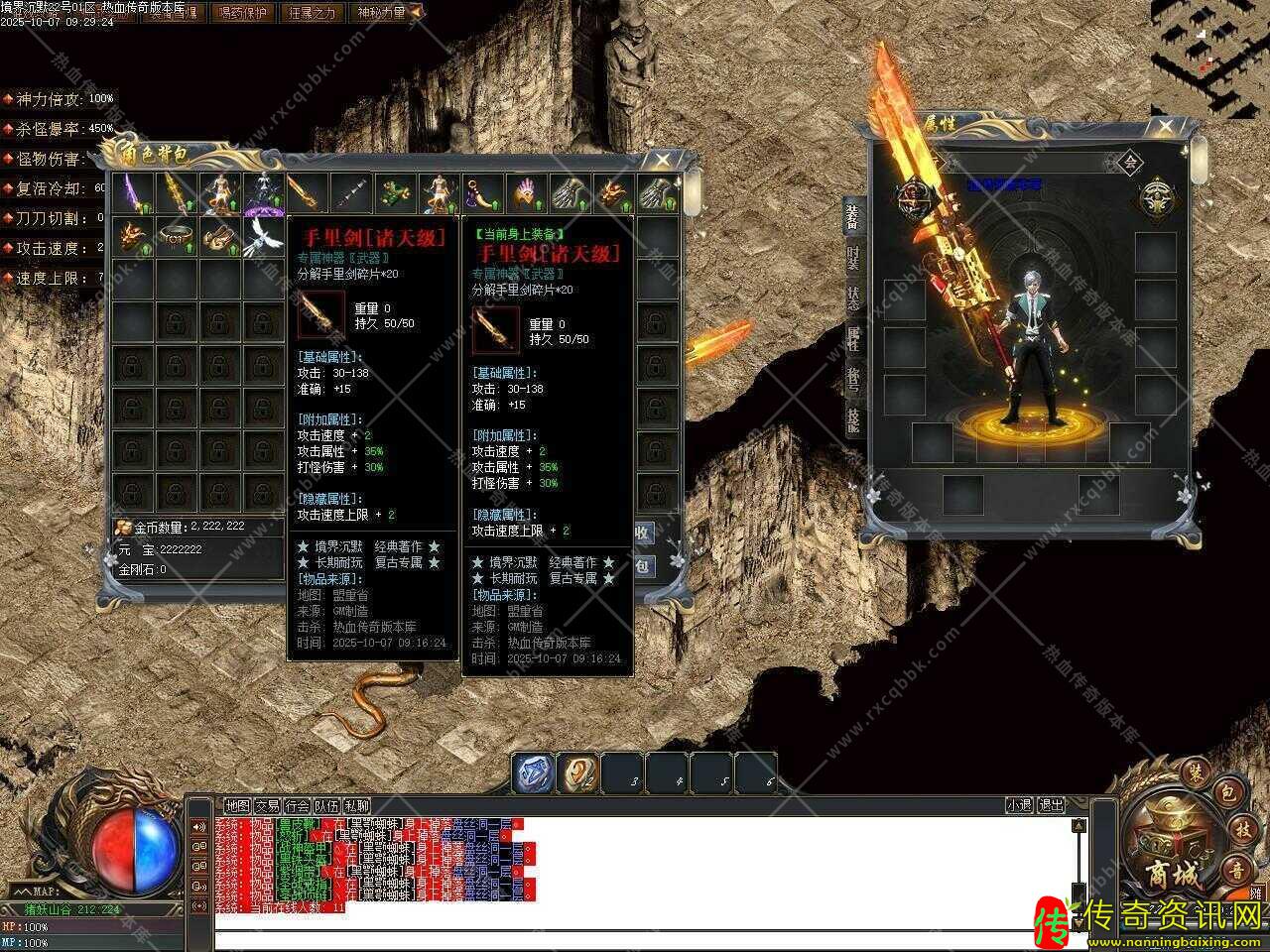The width and height of the screenshot is (1270, 952).
Task: Open the 神秘力量 menu button
Action: click(x=379, y=12)
